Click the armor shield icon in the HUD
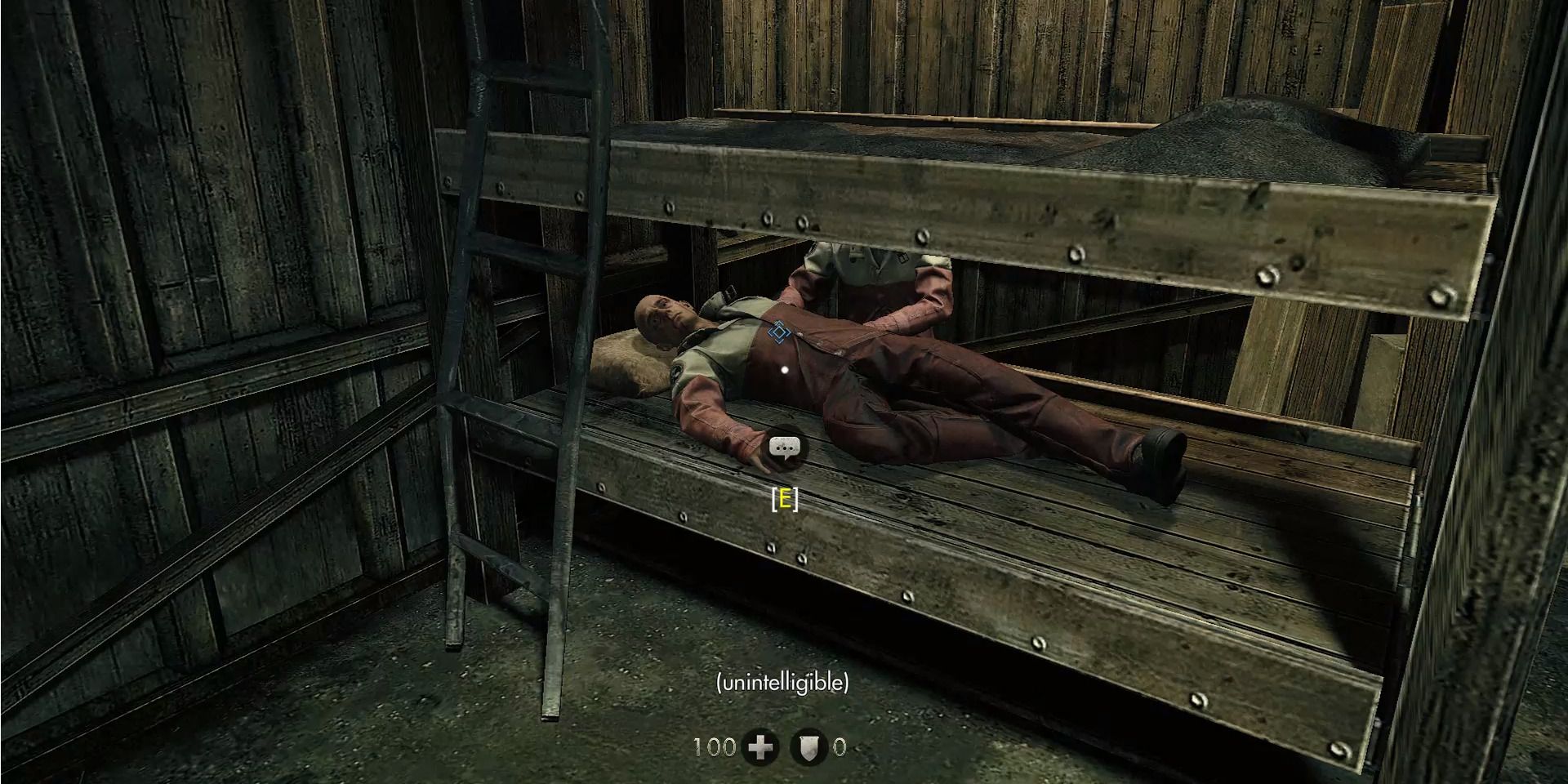This screenshot has width=1568, height=784. [x=811, y=746]
